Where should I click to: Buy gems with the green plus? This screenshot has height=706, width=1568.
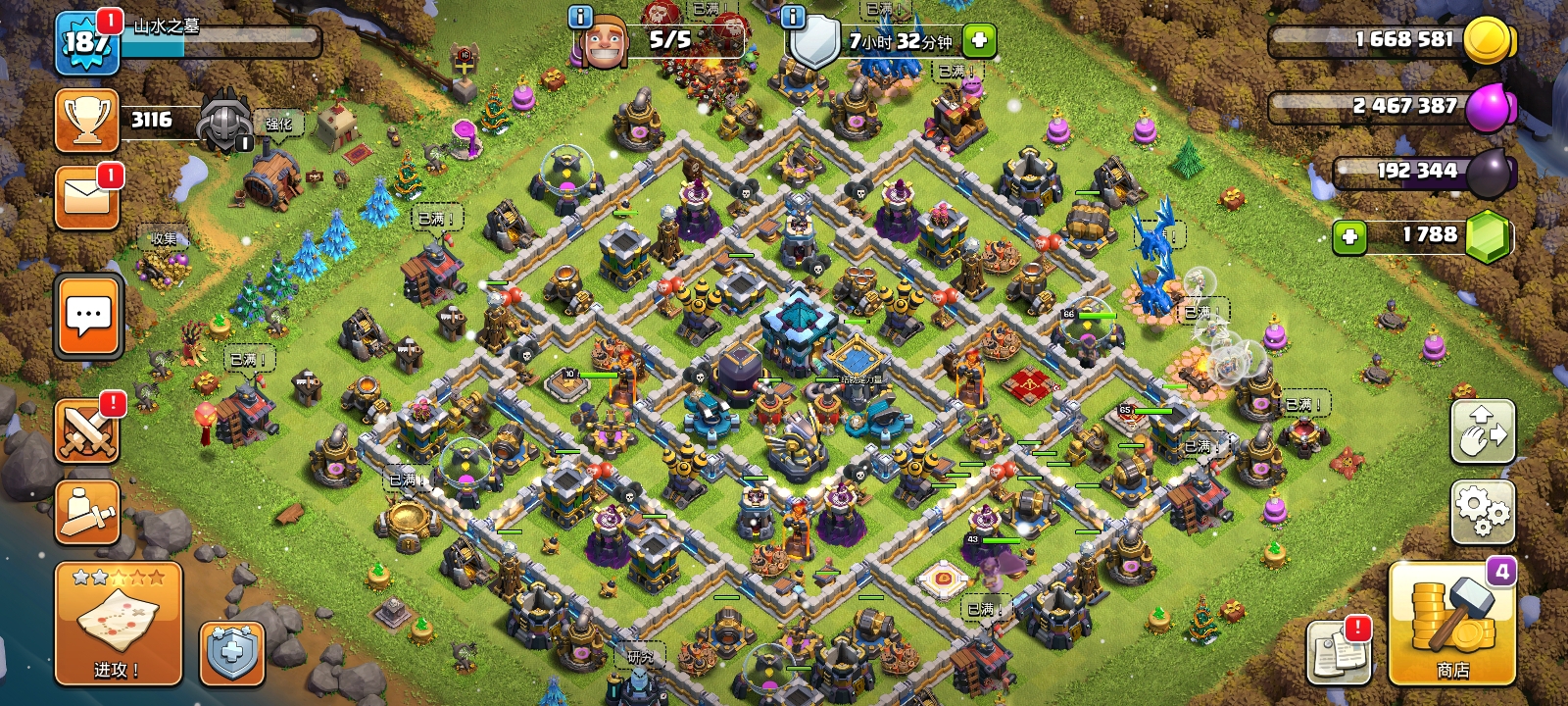[x=1349, y=236]
